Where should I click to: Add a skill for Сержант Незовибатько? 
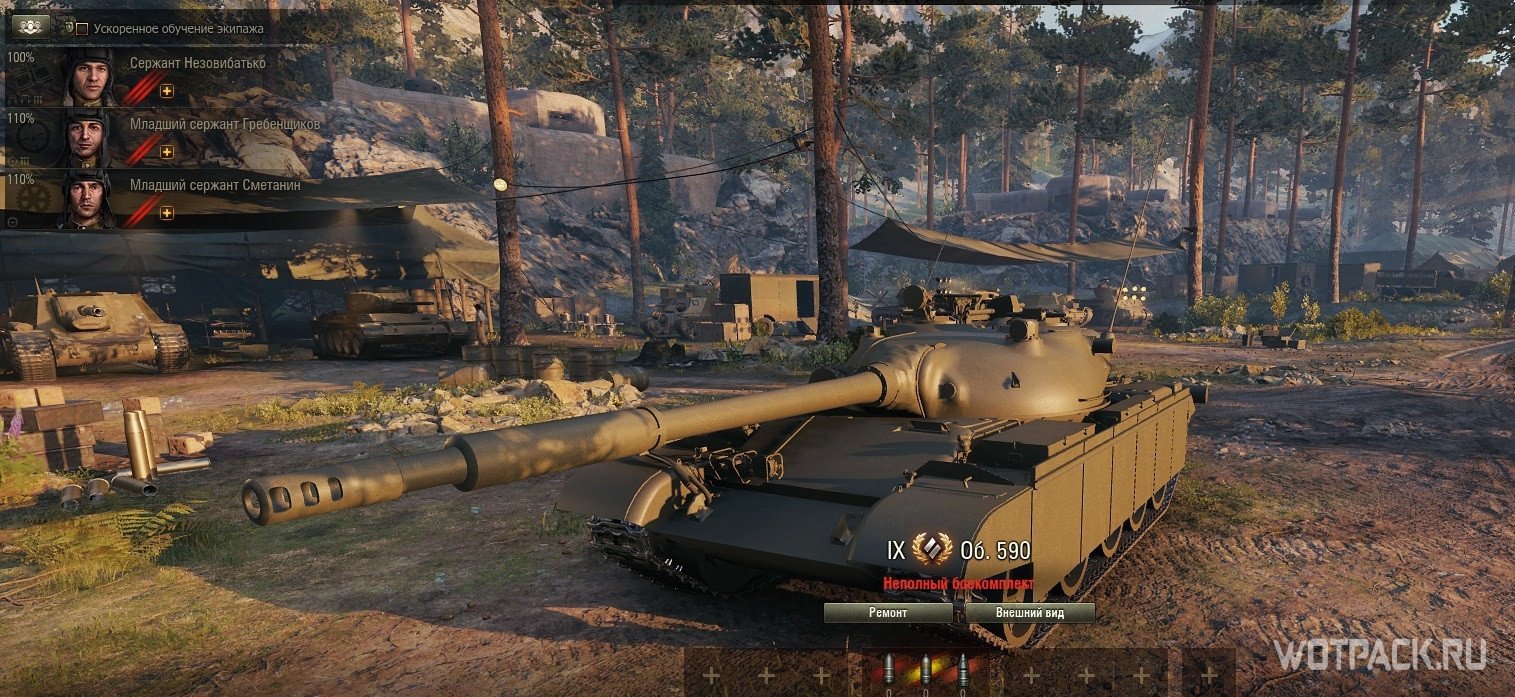(x=167, y=92)
